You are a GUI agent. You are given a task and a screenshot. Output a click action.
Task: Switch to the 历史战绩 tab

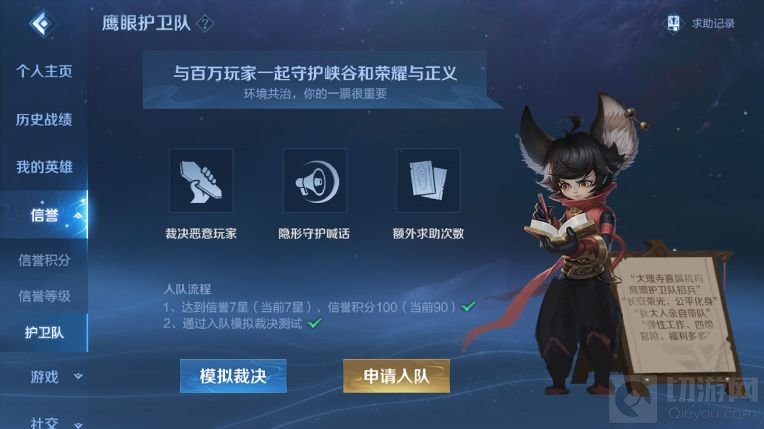[x=44, y=120]
